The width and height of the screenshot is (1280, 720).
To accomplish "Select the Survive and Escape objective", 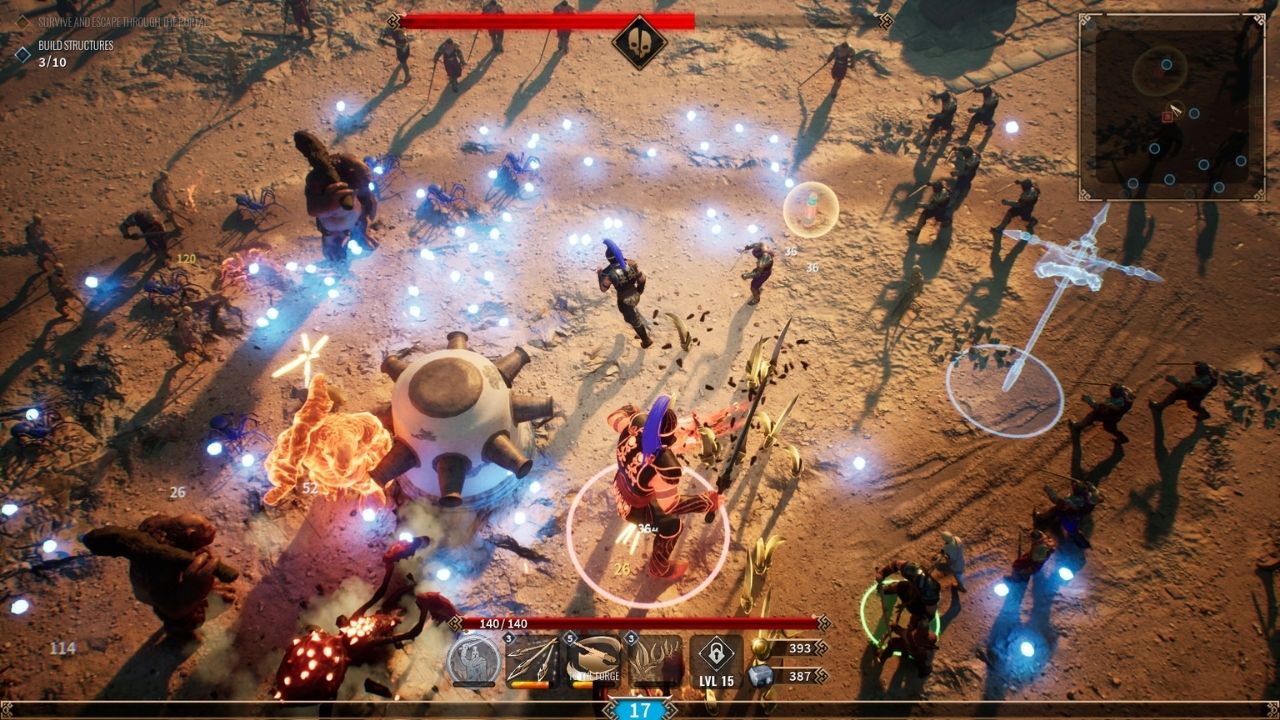I will [x=124, y=21].
